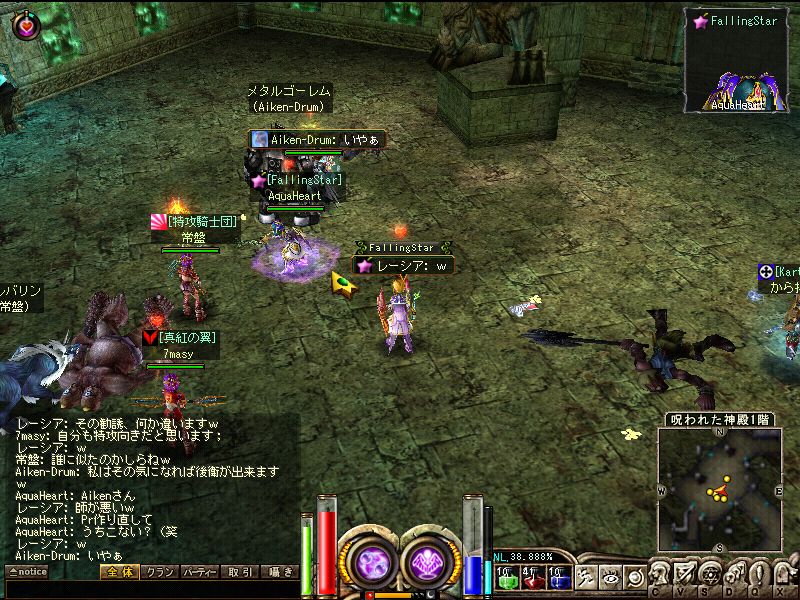The image size is (800, 600).
Task: Choose the 囁き whisper tab
Action: click(x=280, y=572)
